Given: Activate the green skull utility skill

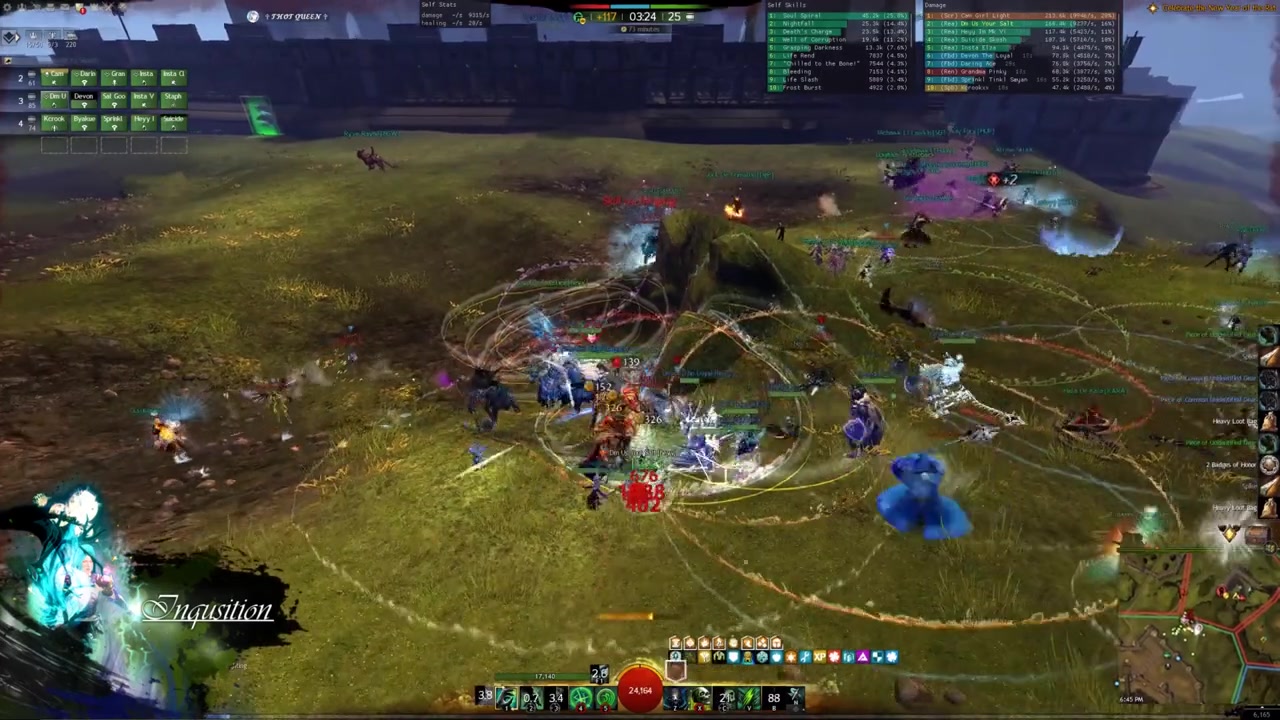Looking at the screenshot, I should [x=700, y=697].
